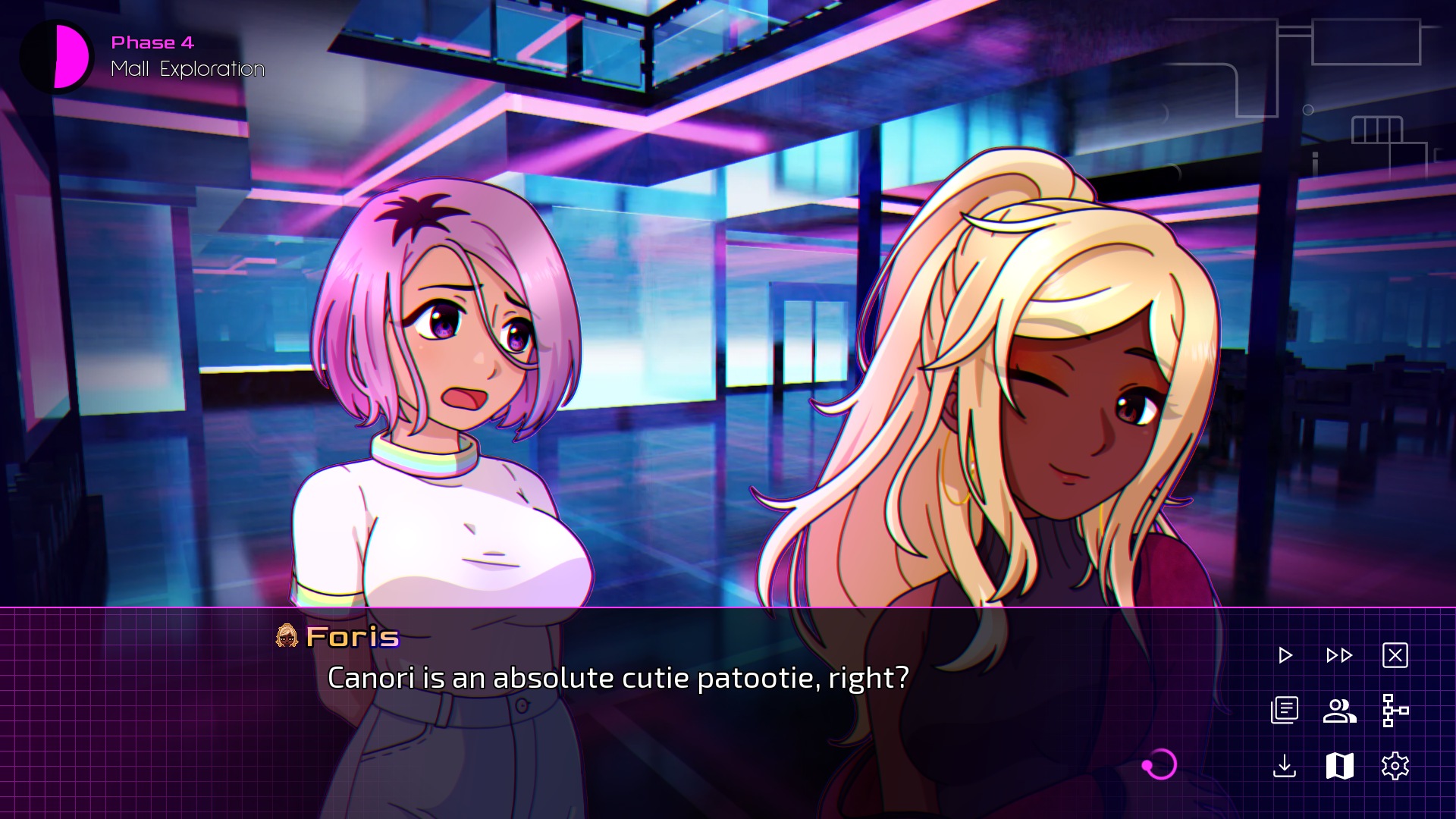Image resolution: width=1456 pixels, height=819 pixels.
Task: Start auto-play with the play arrow
Action: tap(1285, 655)
